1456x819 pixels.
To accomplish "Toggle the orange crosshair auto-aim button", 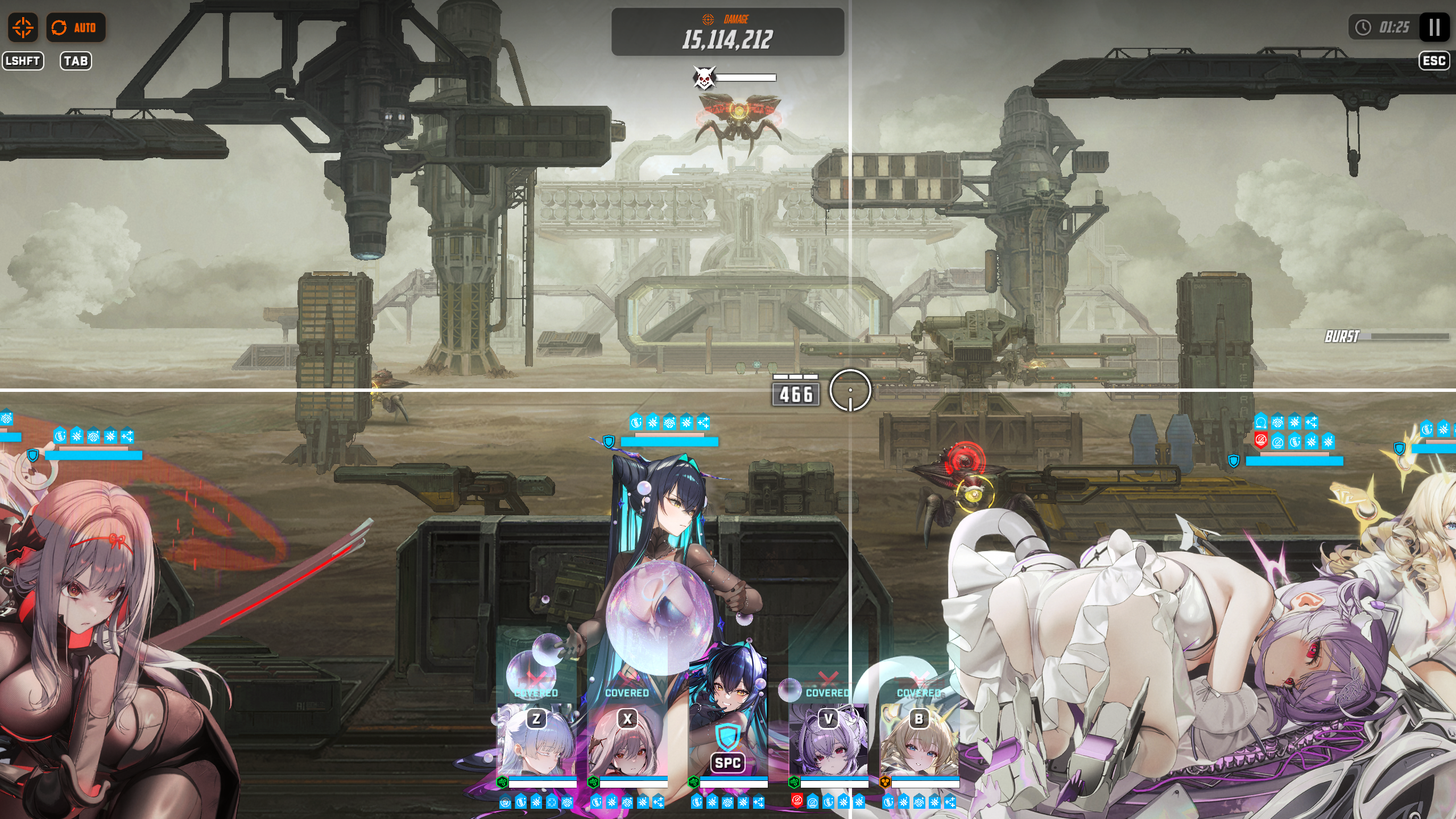I will [23, 27].
